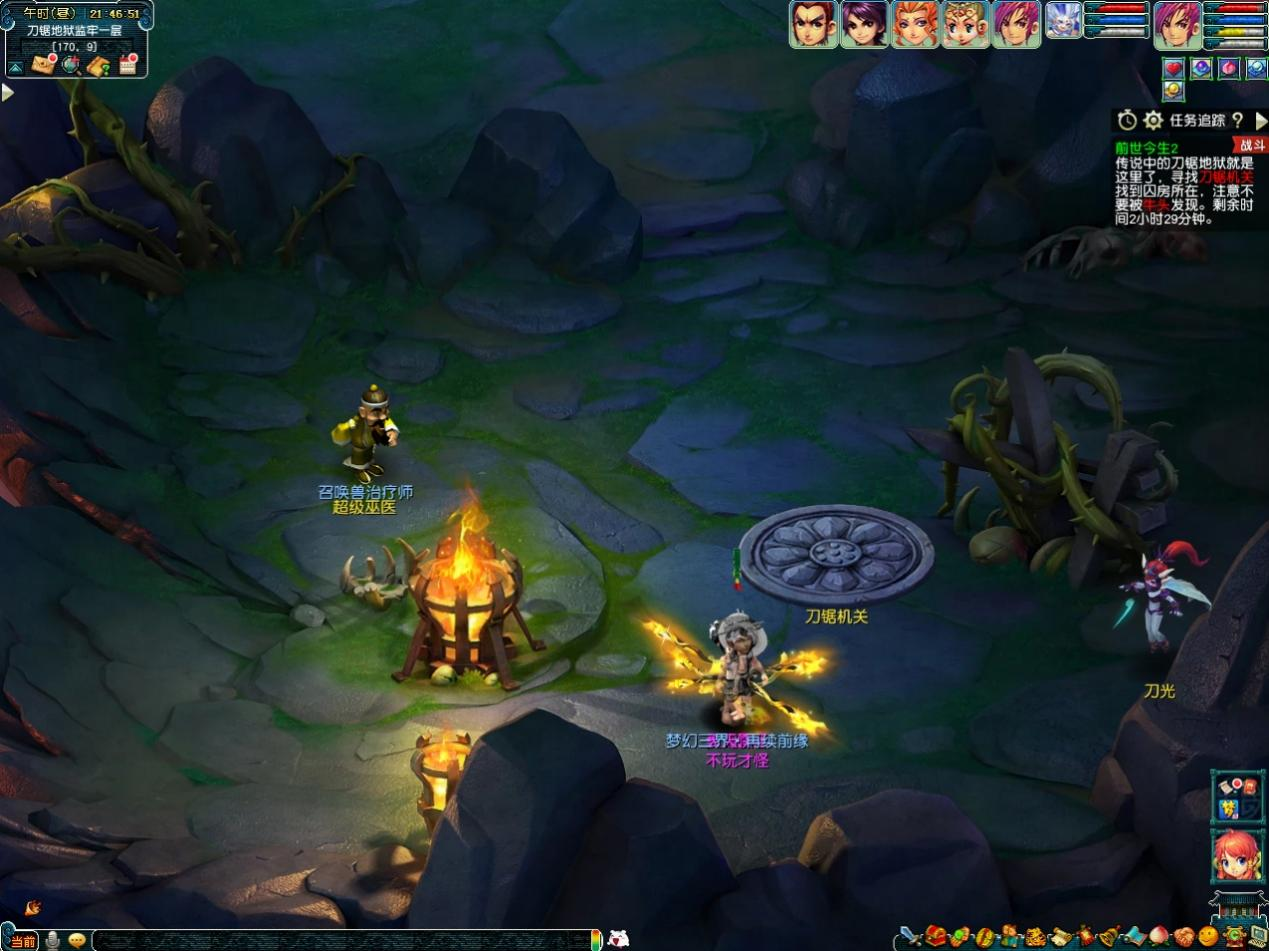Image resolution: width=1269 pixels, height=951 pixels.
Task: Collapse the minimap panel with up arrow
Action: 15,67
